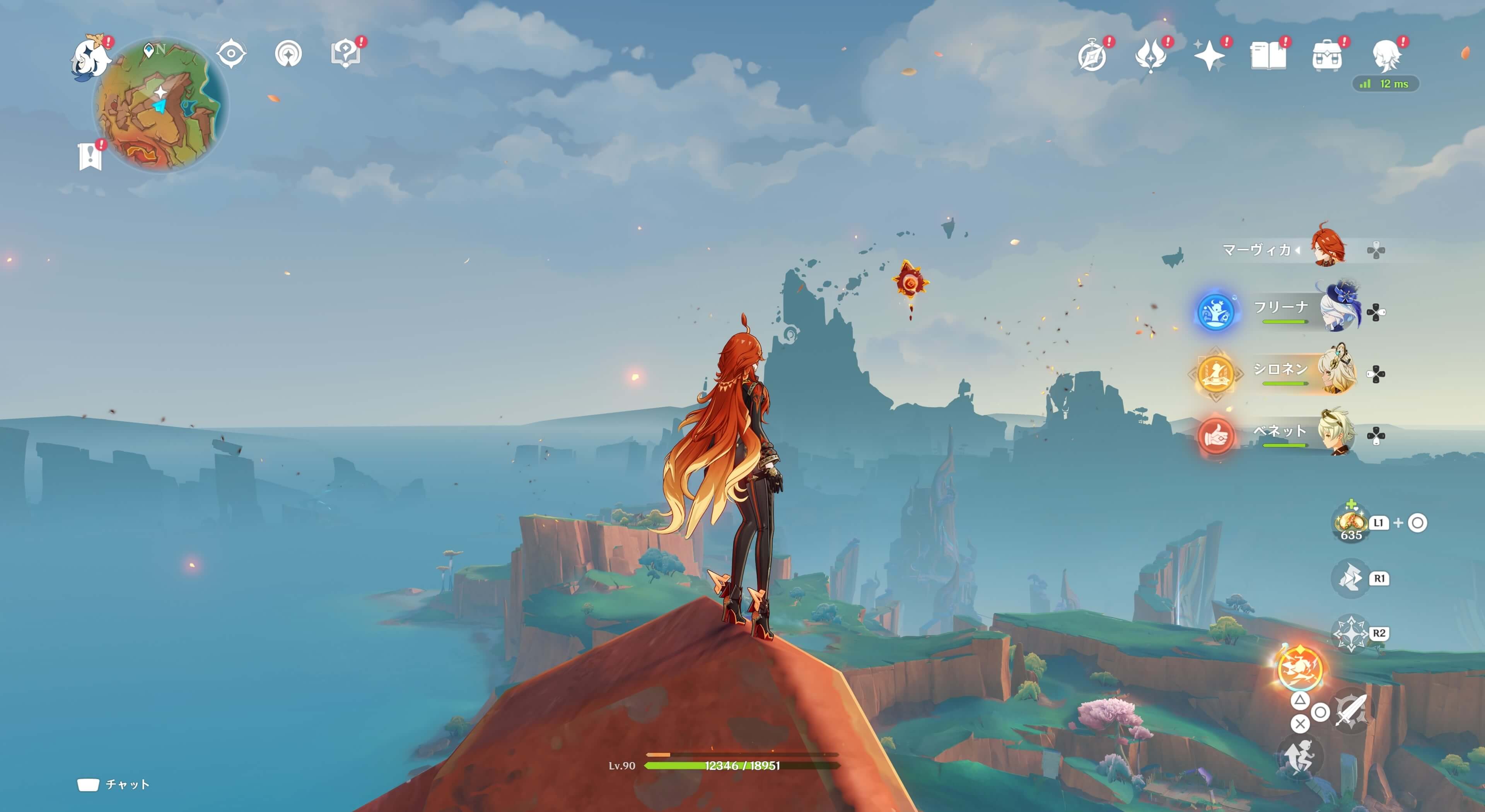Open the quest bookmark with exclamation mark

coord(90,156)
